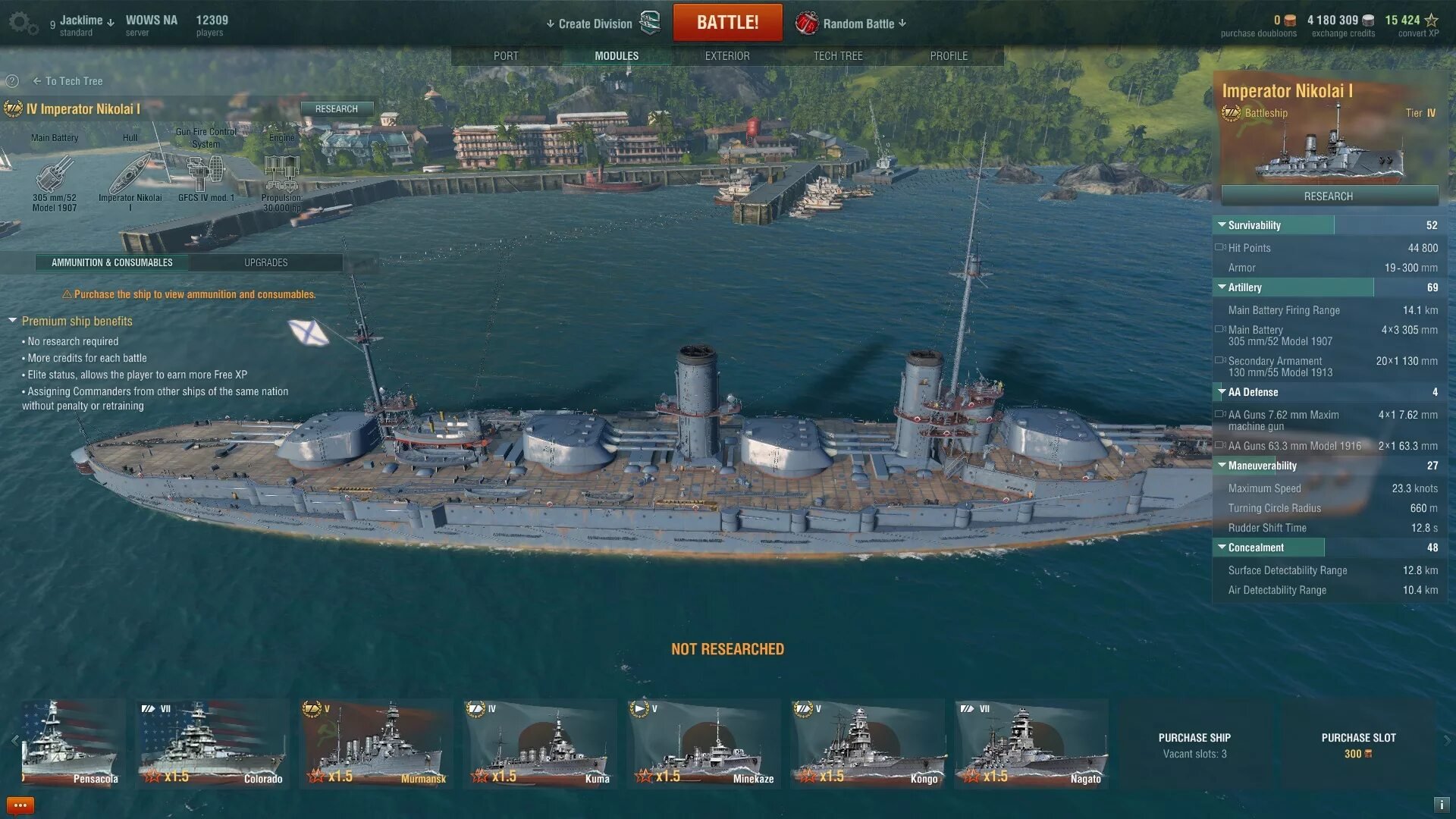The height and width of the screenshot is (819, 1456).
Task: Open the settings gear icon
Action: [x=21, y=24]
